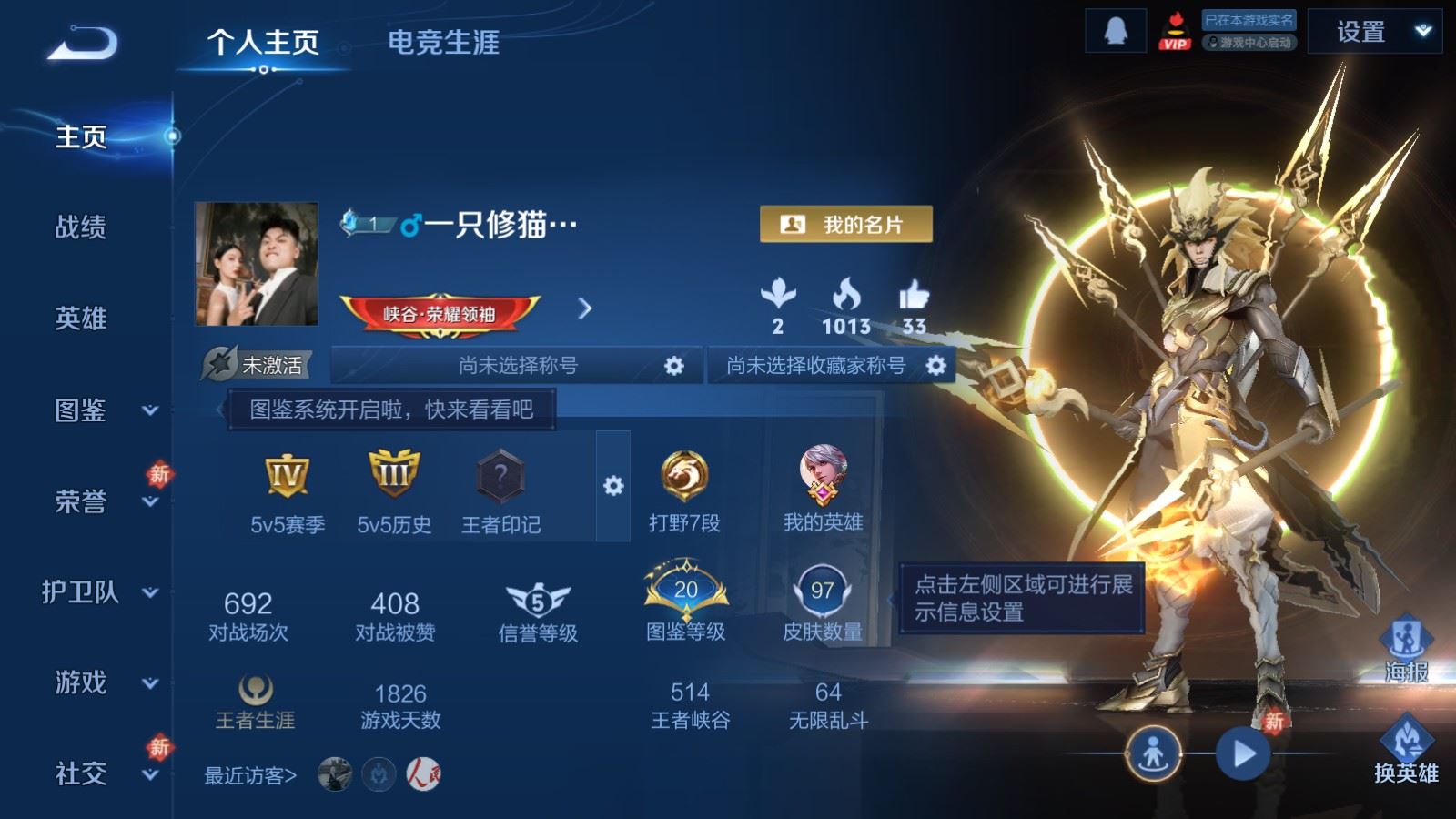Open the gear next to 尚未选择称号
This screenshot has height=819, width=1456.
(x=674, y=365)
